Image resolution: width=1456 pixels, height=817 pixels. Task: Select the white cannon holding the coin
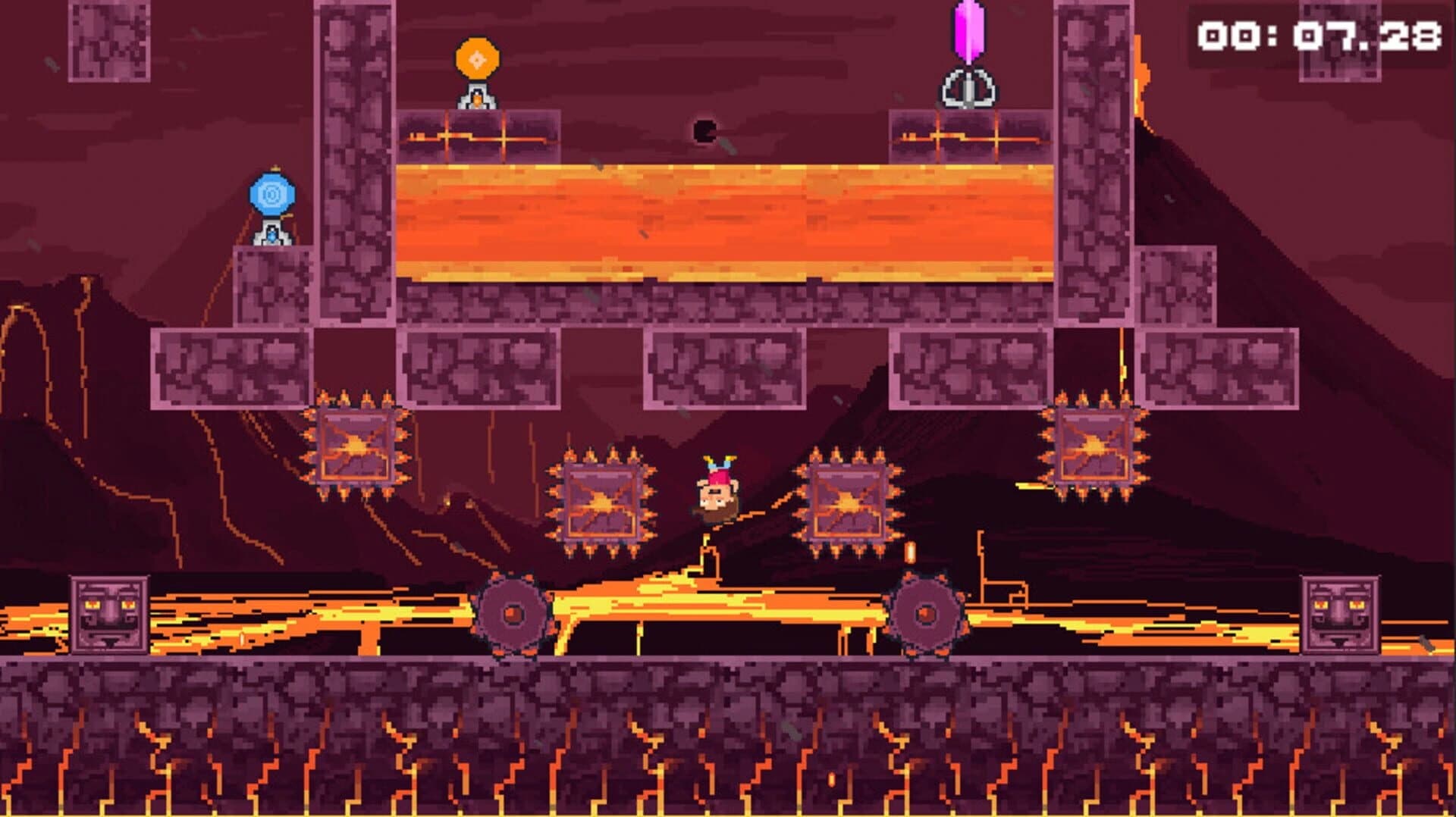[x=475, y=99]
